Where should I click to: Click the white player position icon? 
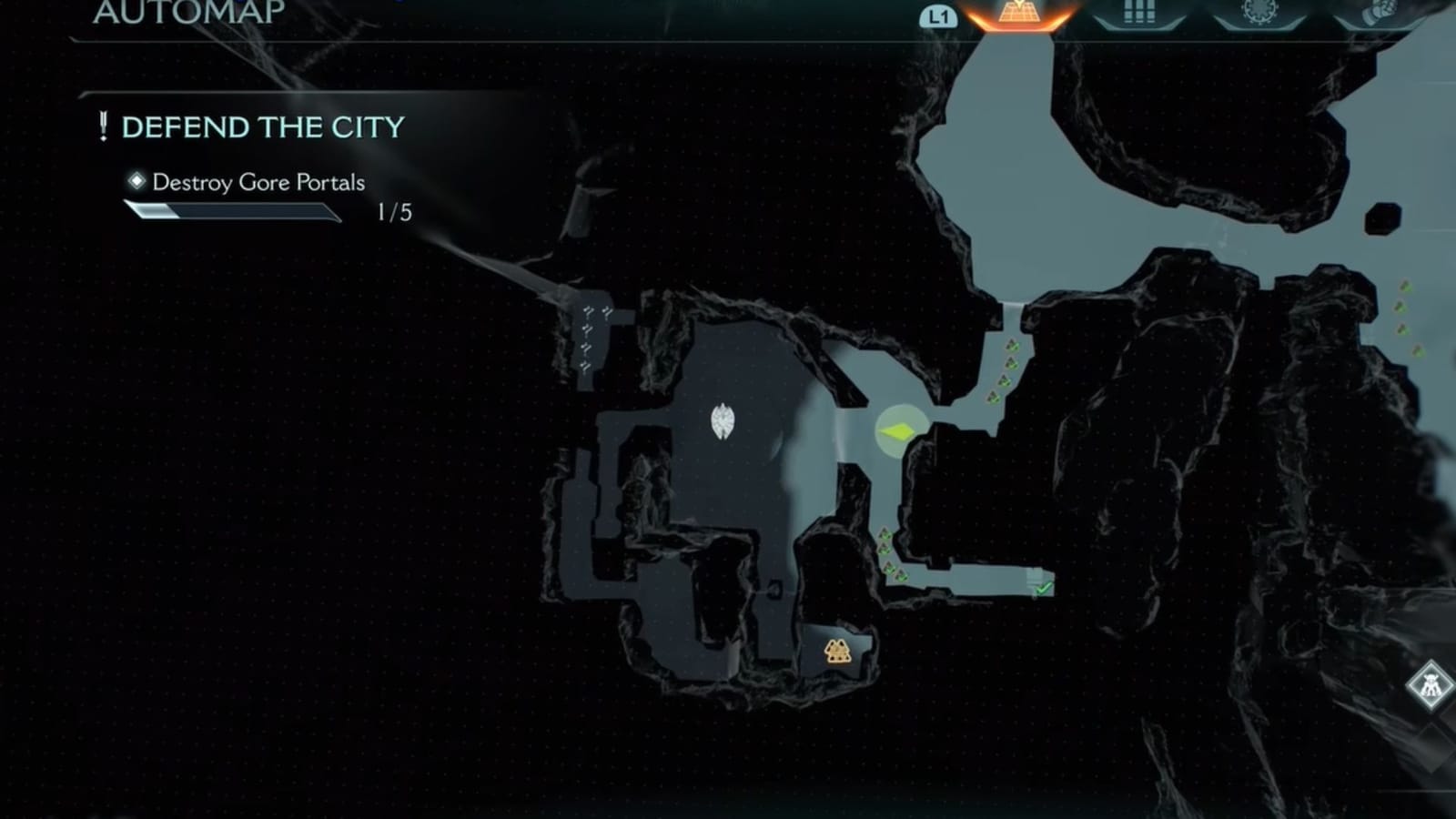click(723, 423)
